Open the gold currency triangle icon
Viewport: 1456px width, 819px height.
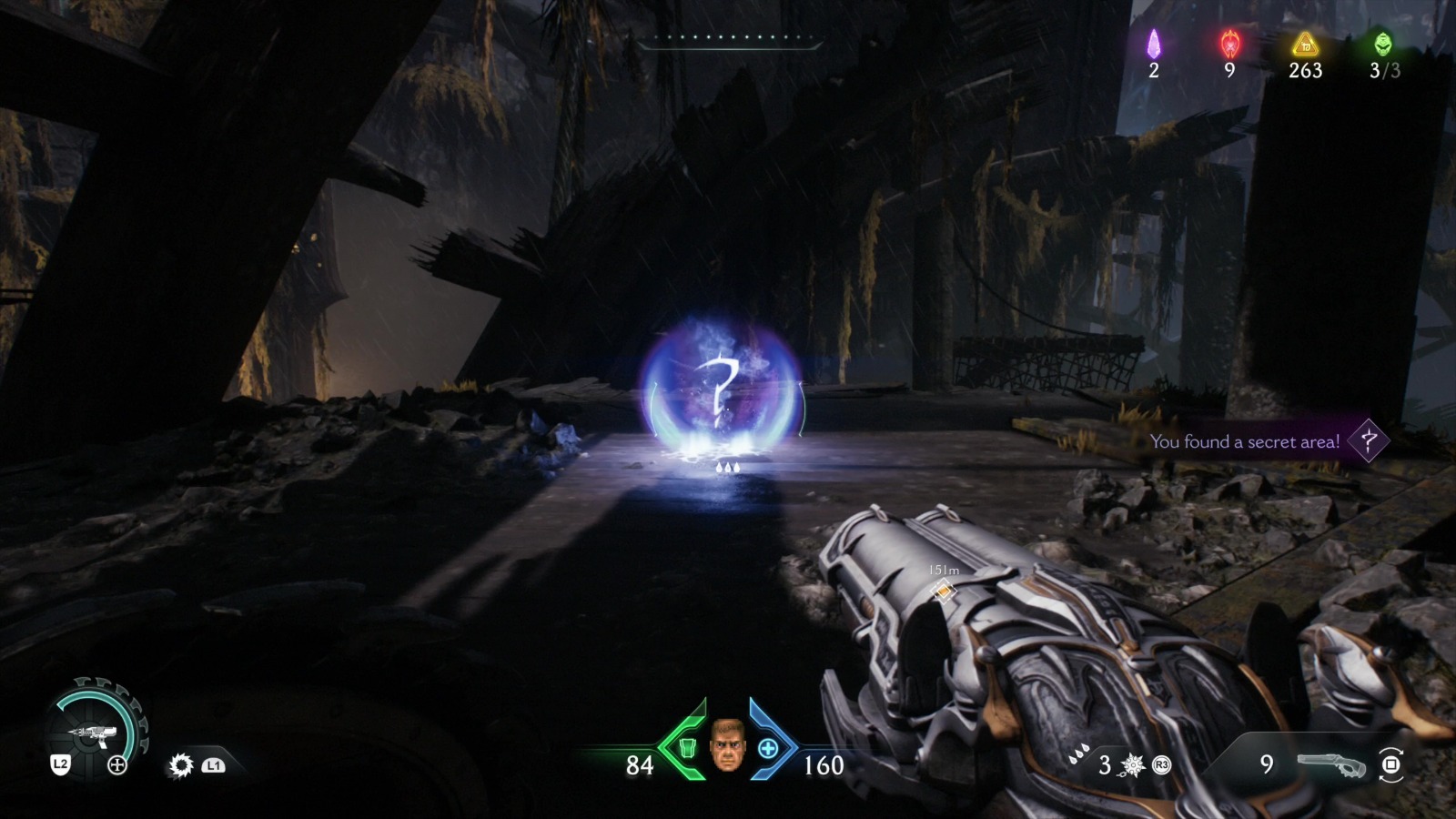coord(1305,44)
